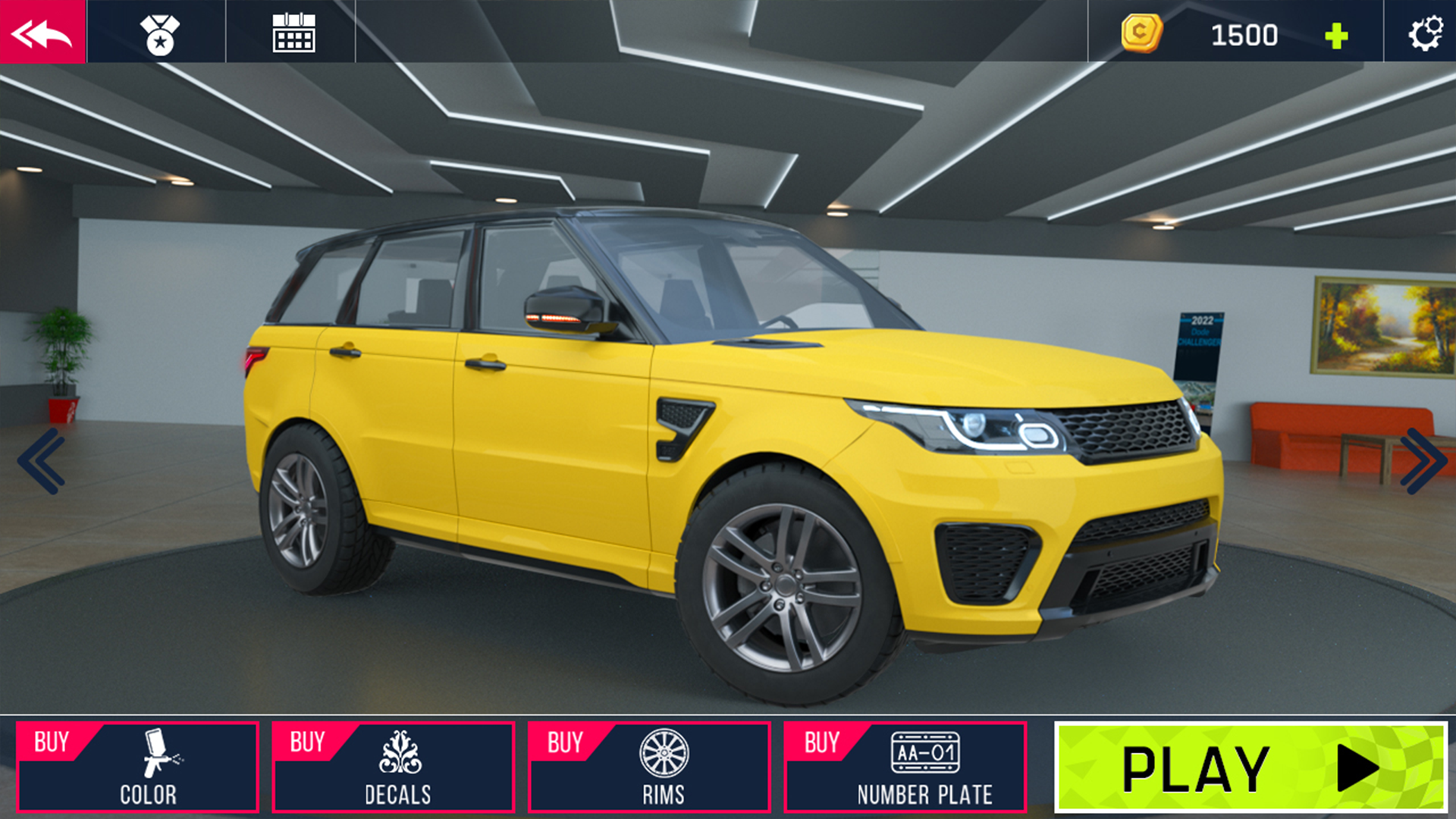This screenshot has height=819, width=1456.
Task: Click BUY on the Decals panel
Action: 309,742
